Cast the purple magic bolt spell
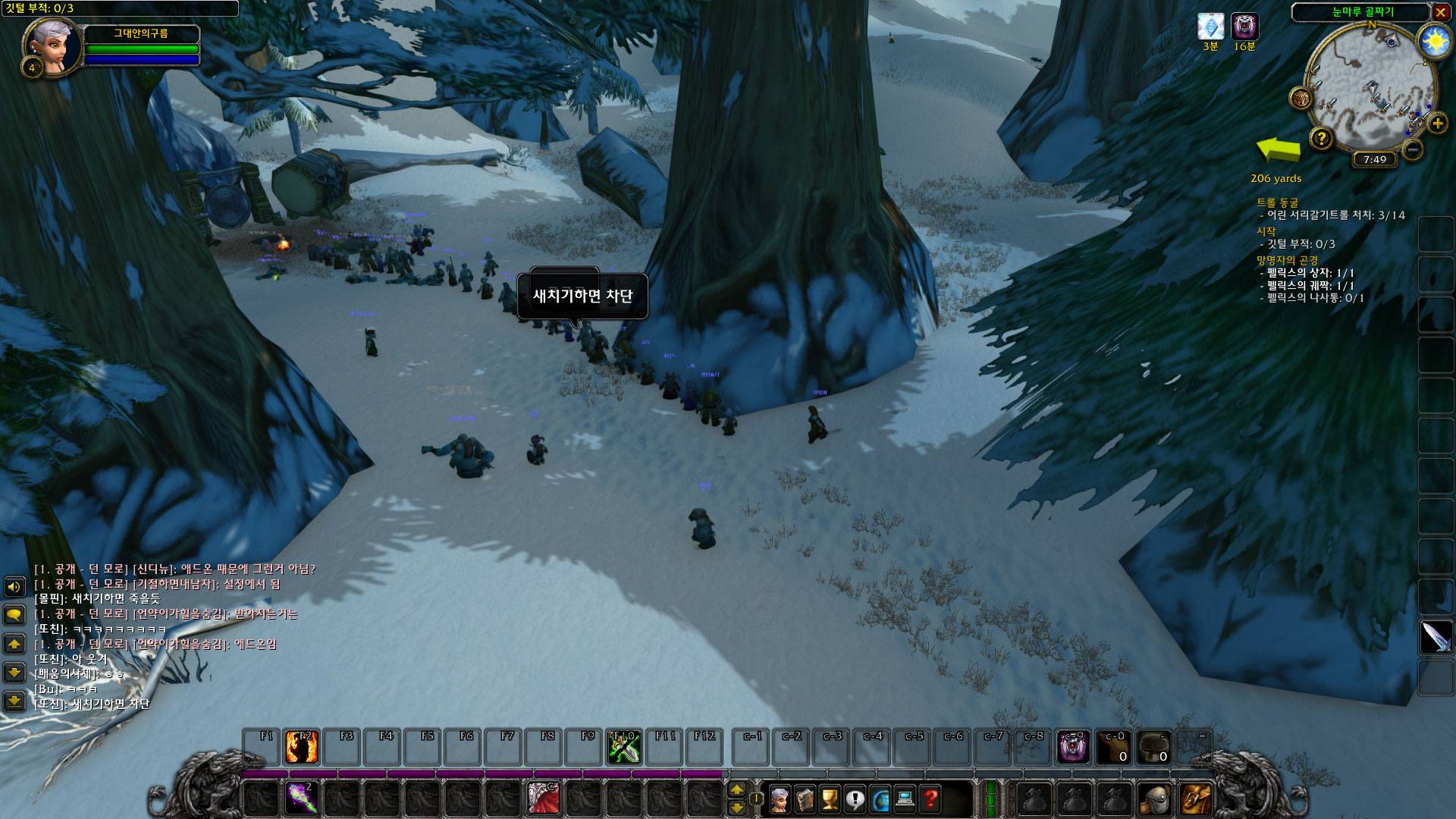The image size is (1456, 819). point(301,799)
